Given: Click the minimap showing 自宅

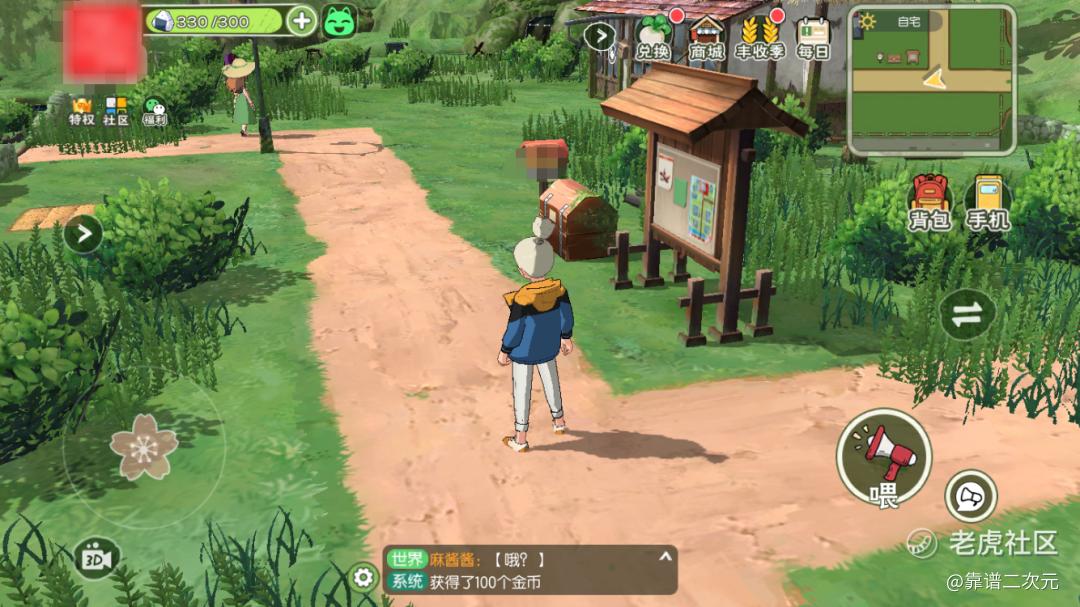Looking at the screenshot, I should pos(932,79).
